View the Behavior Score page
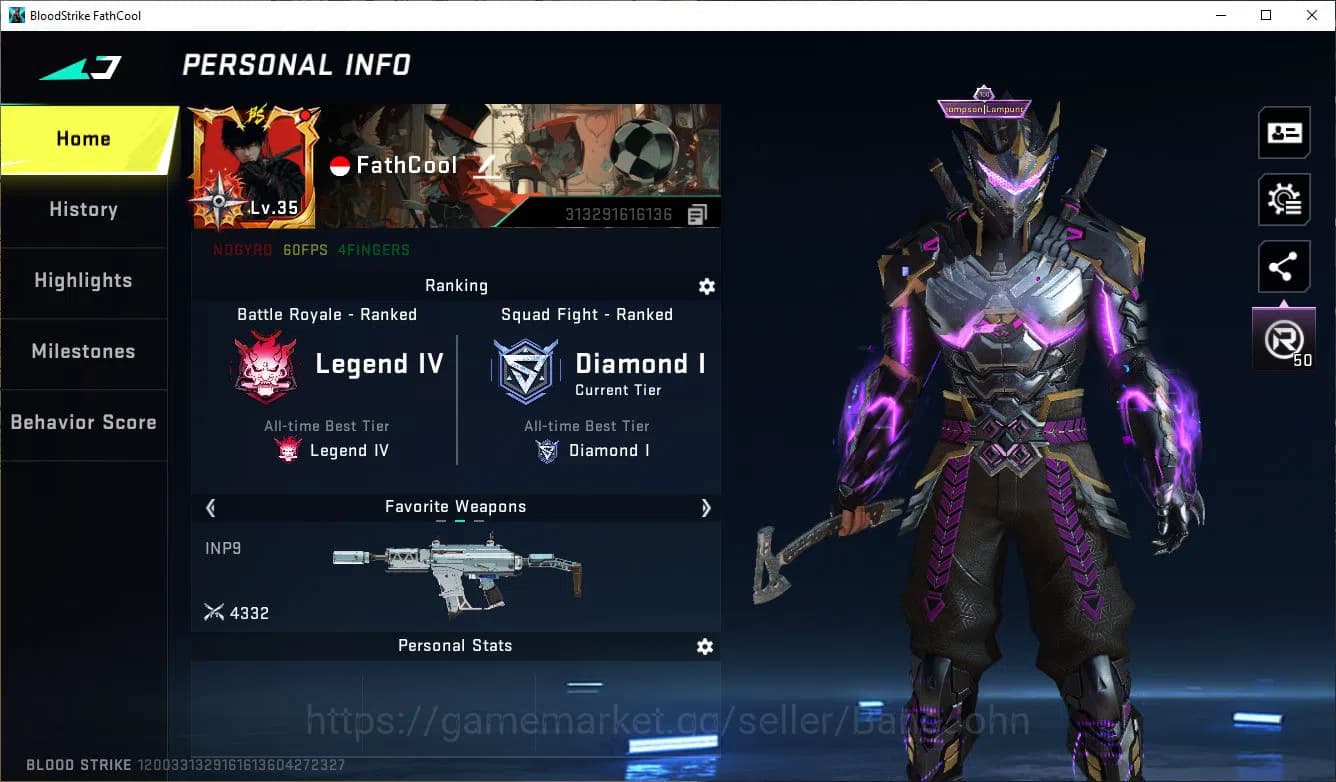Viewport: 1336px width, 782px height. pos(83,422)
